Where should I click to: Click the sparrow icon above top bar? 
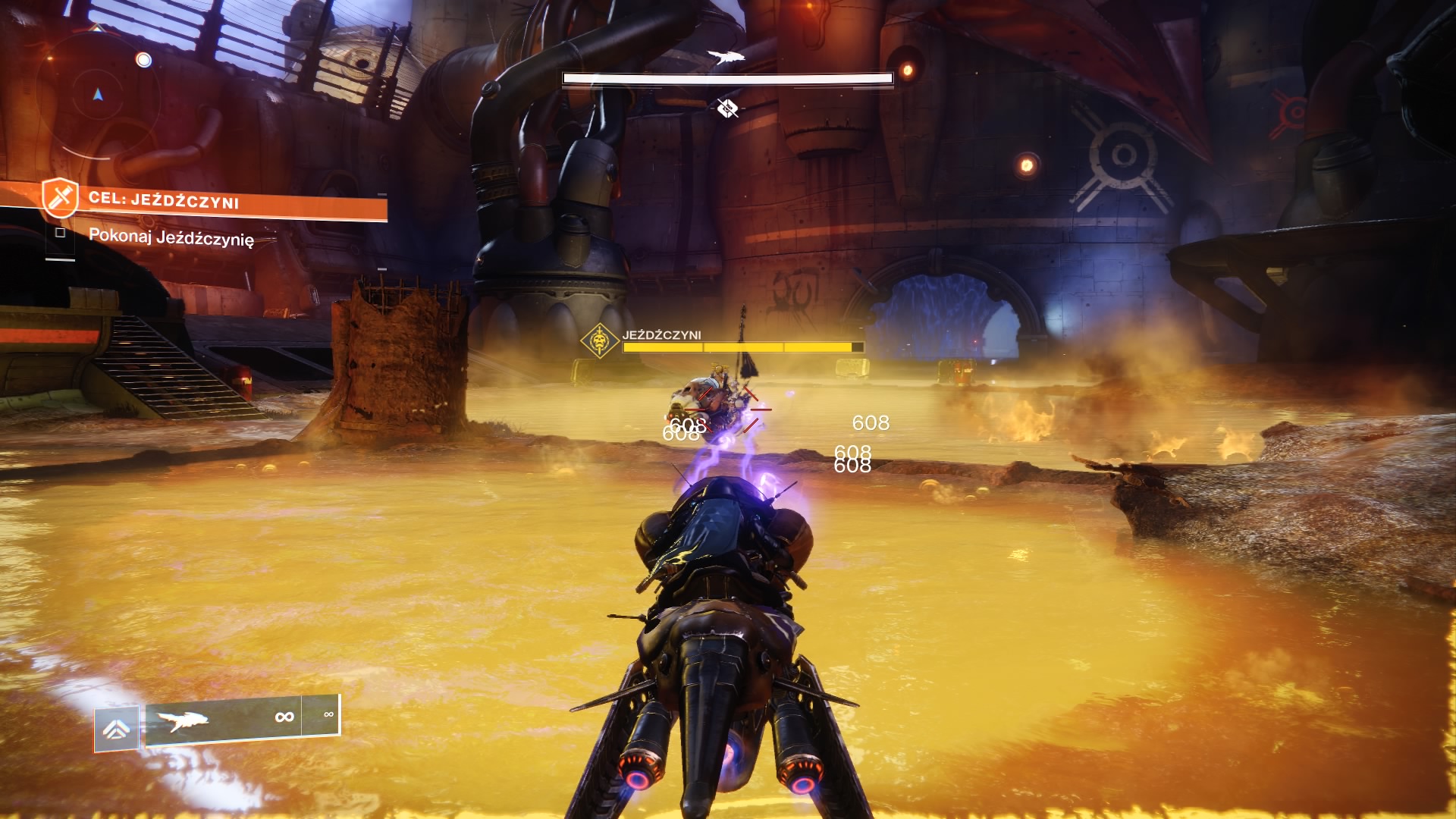tap(726, 57)
